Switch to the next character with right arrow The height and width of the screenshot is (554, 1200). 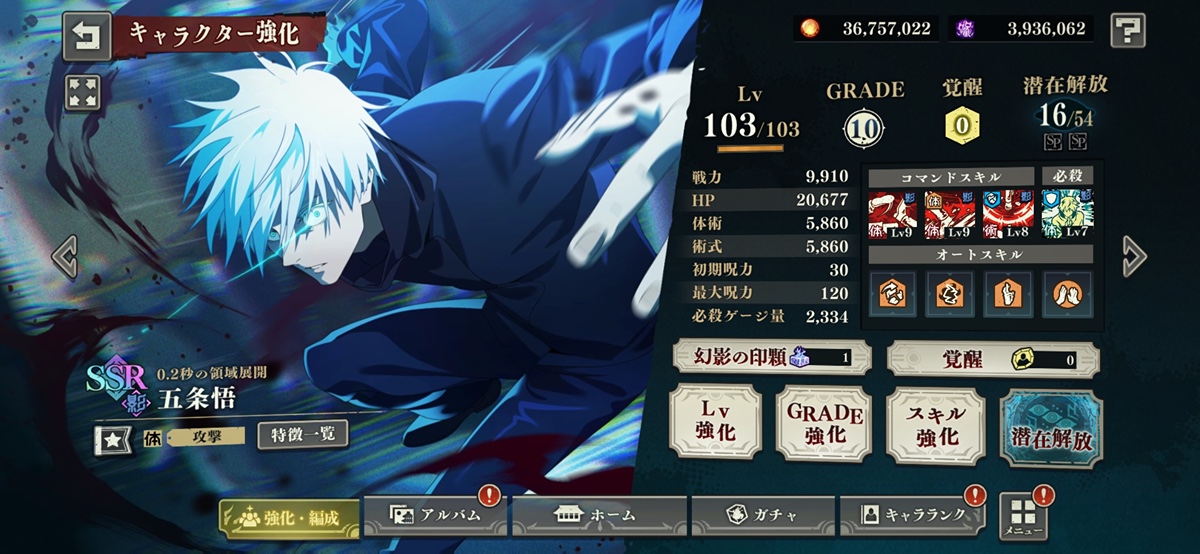(x=1134, y=256)
